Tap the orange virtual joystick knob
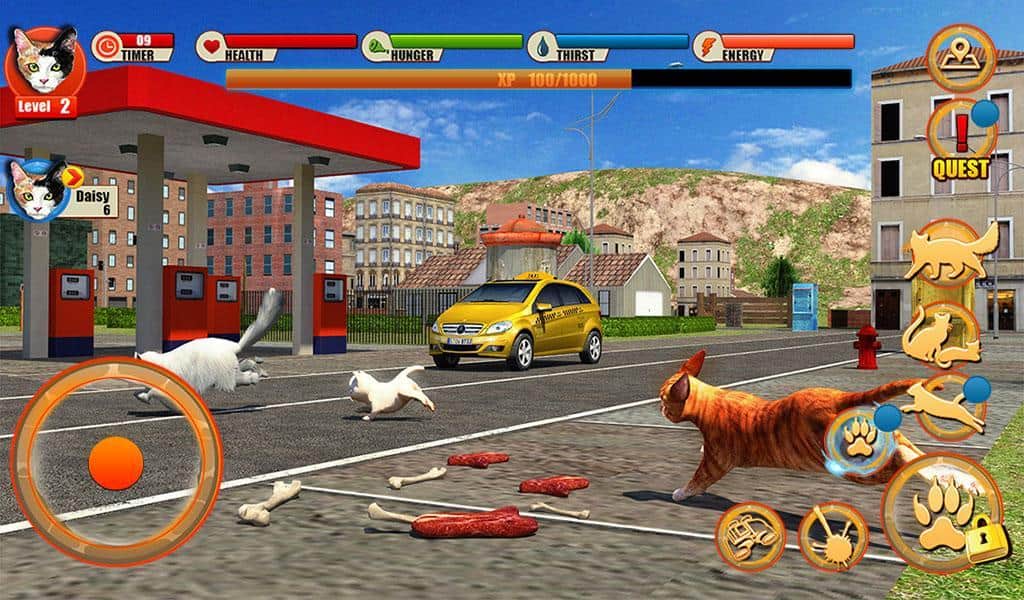The width and height of the screenshot is (1024, 600). pyautogui.click(x=116, y=461)
